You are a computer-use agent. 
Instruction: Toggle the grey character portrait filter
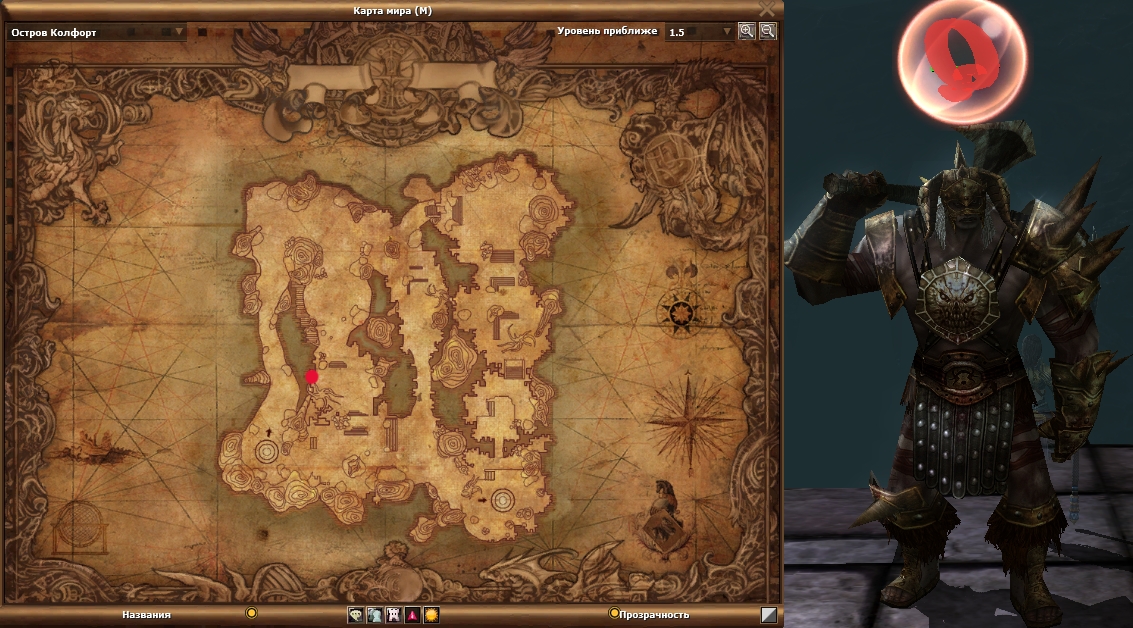coord(374,615)
